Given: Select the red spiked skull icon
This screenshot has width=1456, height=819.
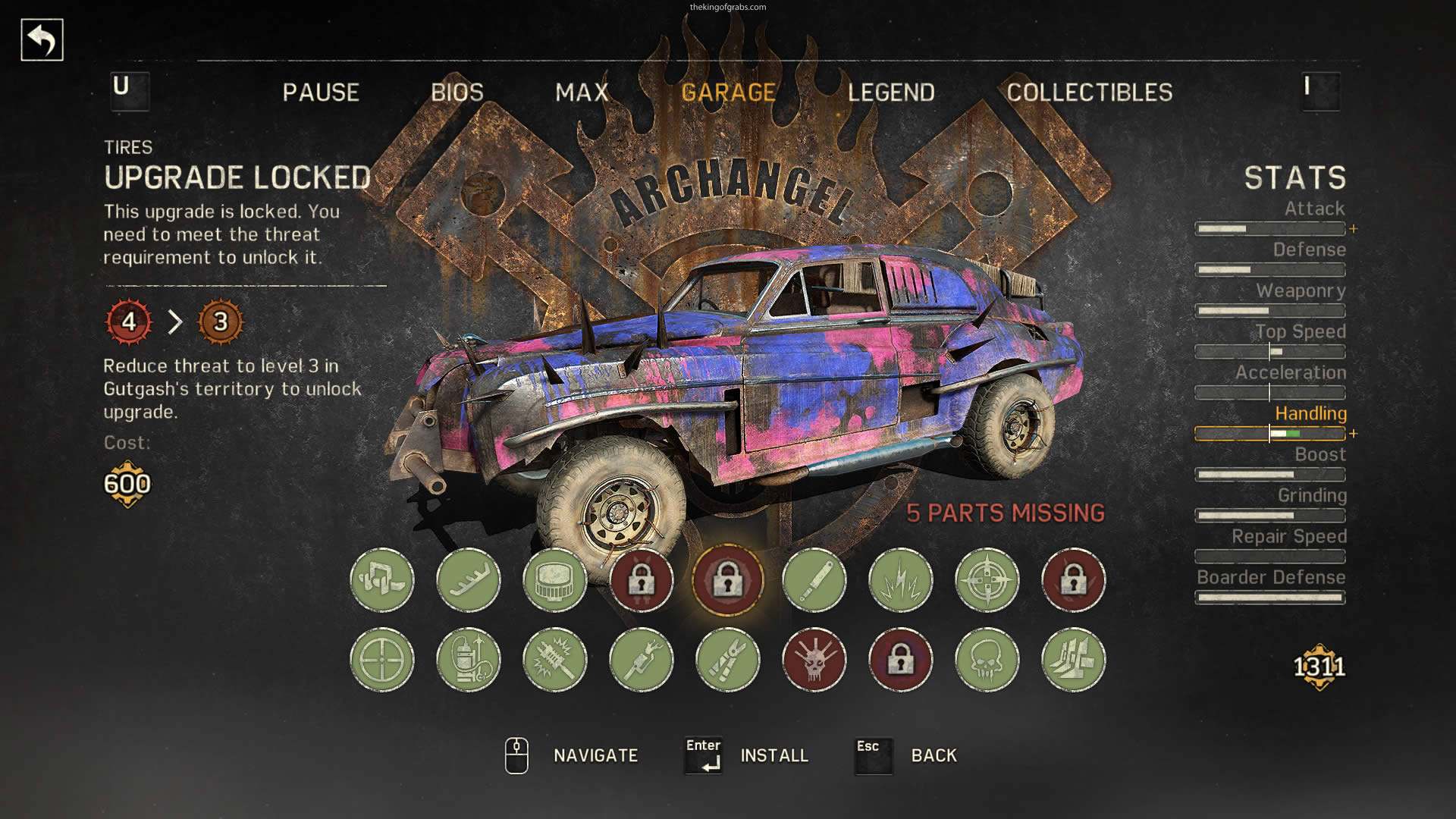Looking at the screenshot, I should [814, 660].
